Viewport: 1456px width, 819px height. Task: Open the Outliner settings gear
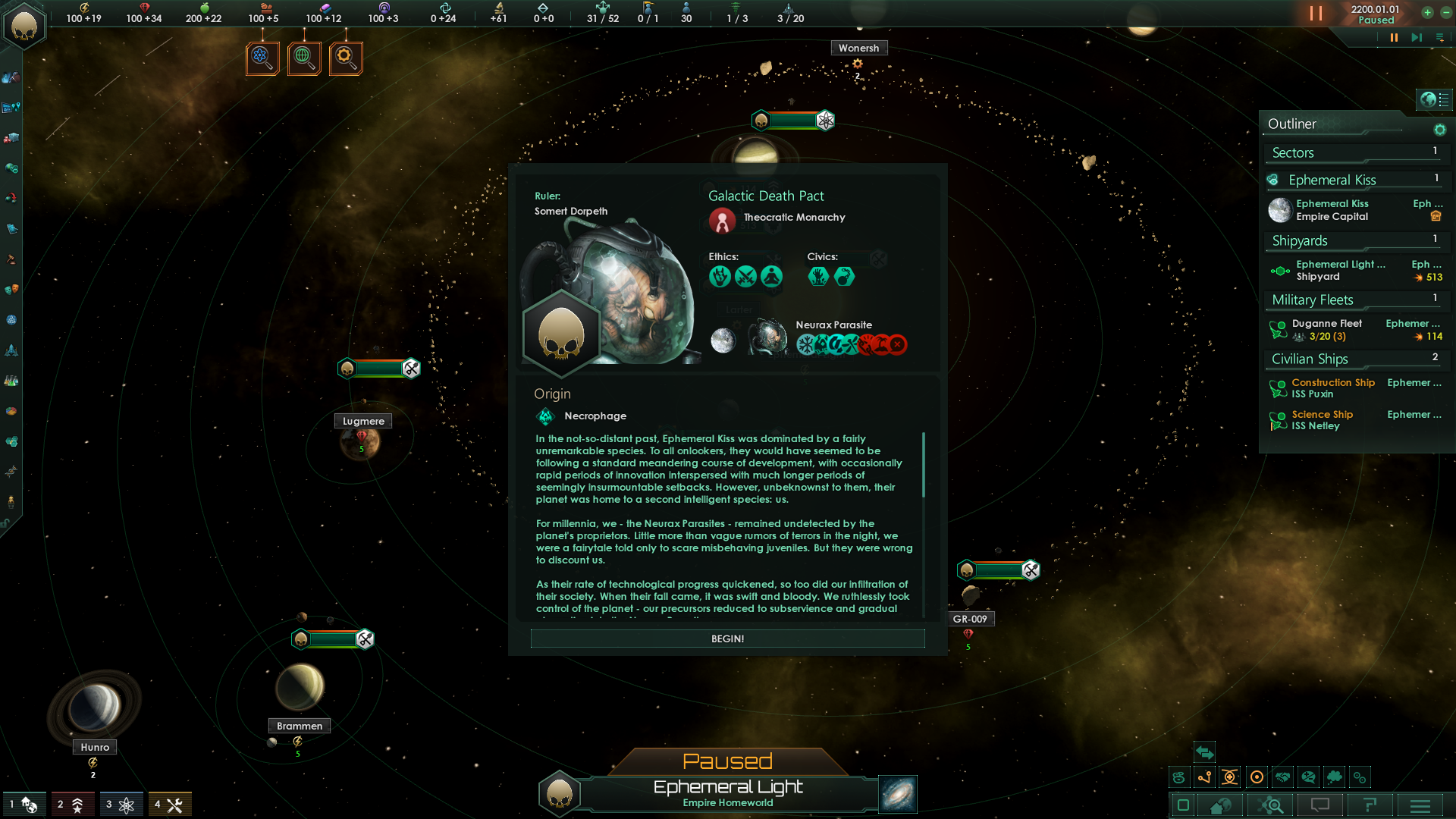[1440, 130]
